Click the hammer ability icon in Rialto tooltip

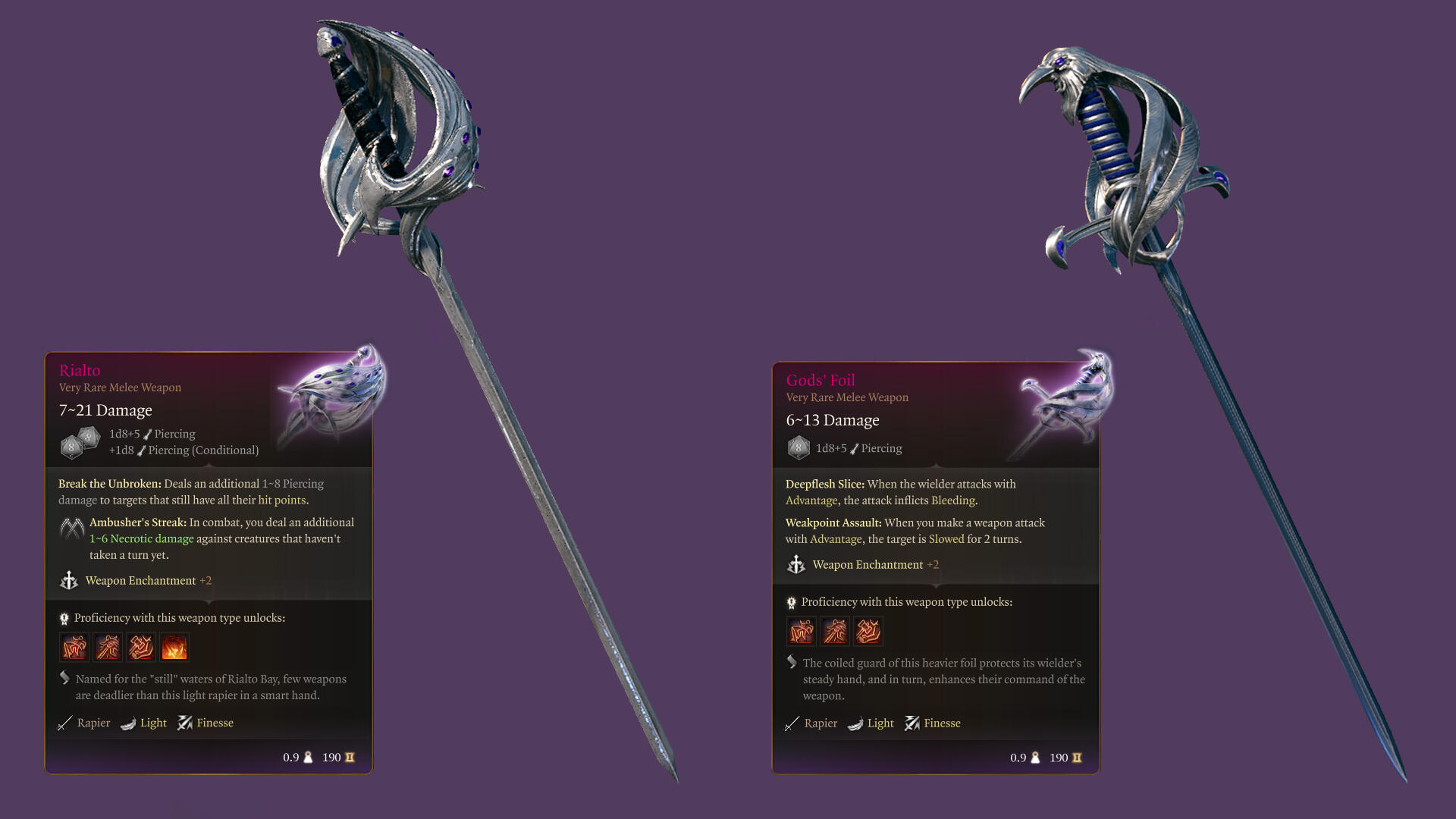tap(141, 648)
